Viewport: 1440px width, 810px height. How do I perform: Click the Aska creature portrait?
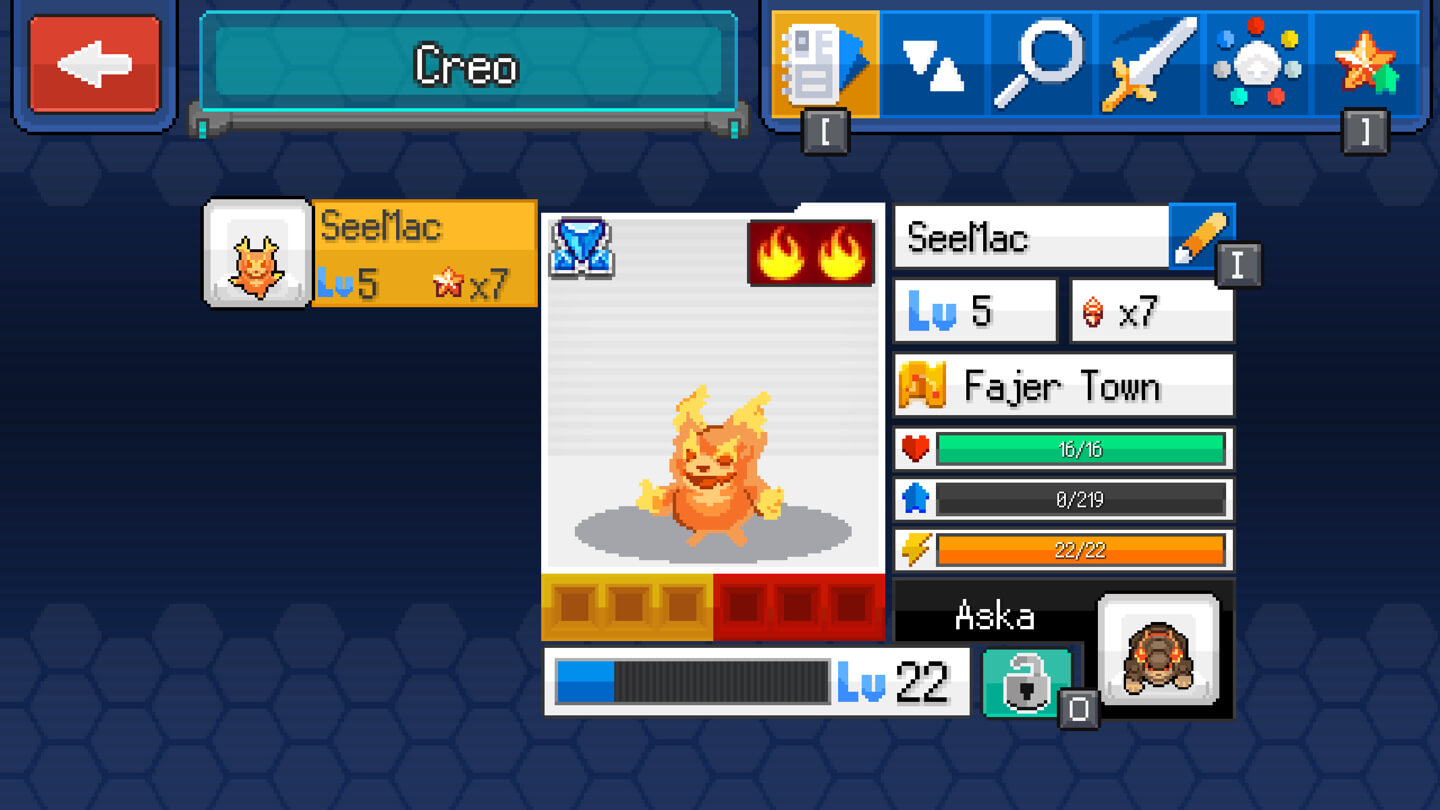1158,650
